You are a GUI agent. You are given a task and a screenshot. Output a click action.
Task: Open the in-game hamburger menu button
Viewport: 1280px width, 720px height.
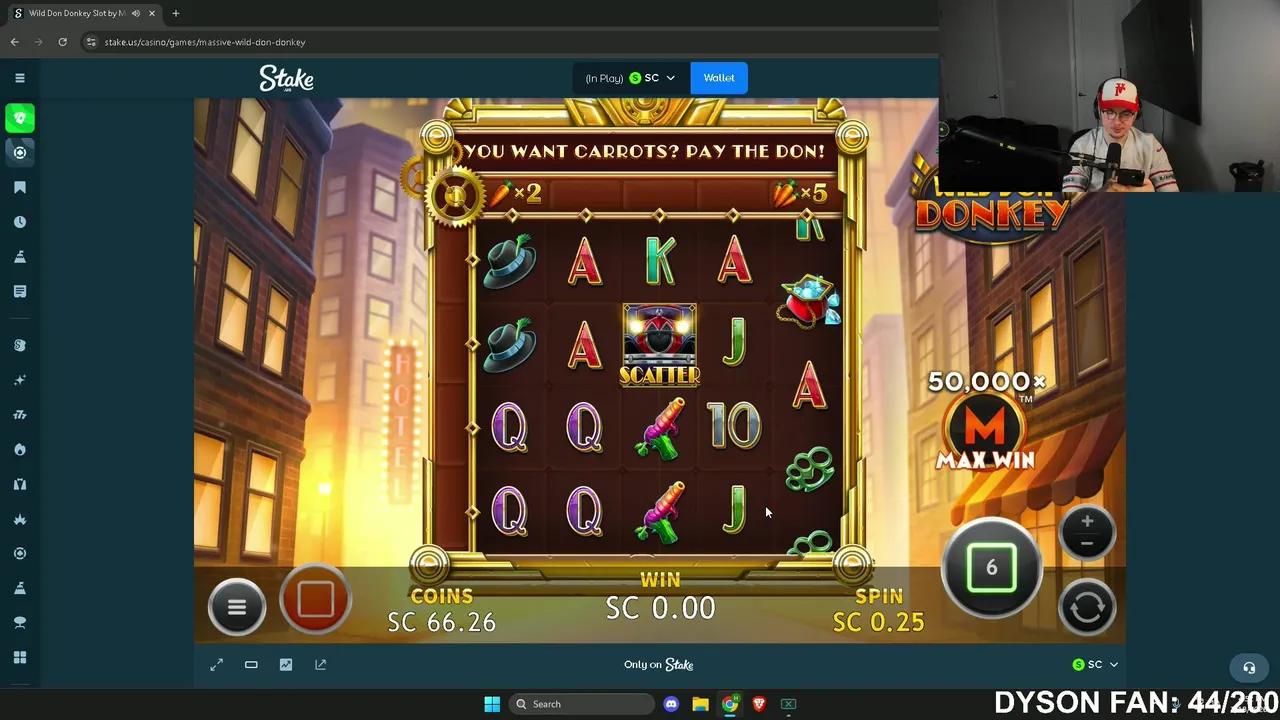point(236,607)
